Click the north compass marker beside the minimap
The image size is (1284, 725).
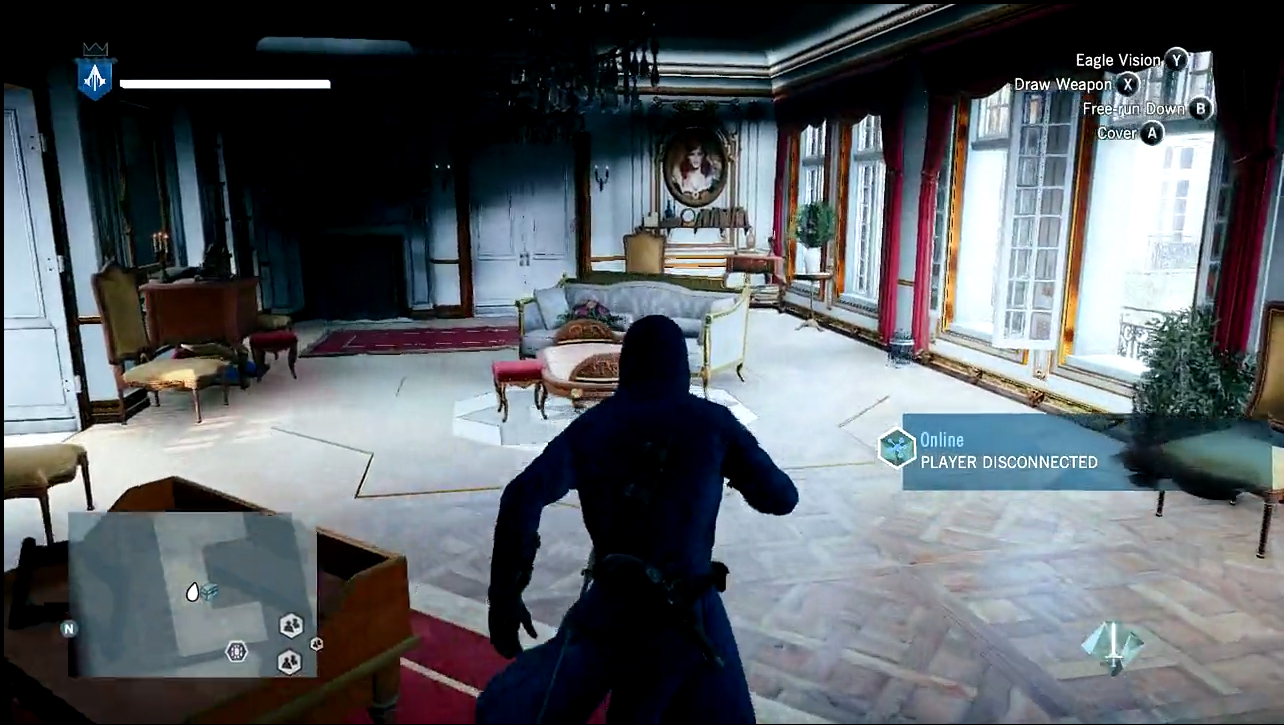click(69, 629)
